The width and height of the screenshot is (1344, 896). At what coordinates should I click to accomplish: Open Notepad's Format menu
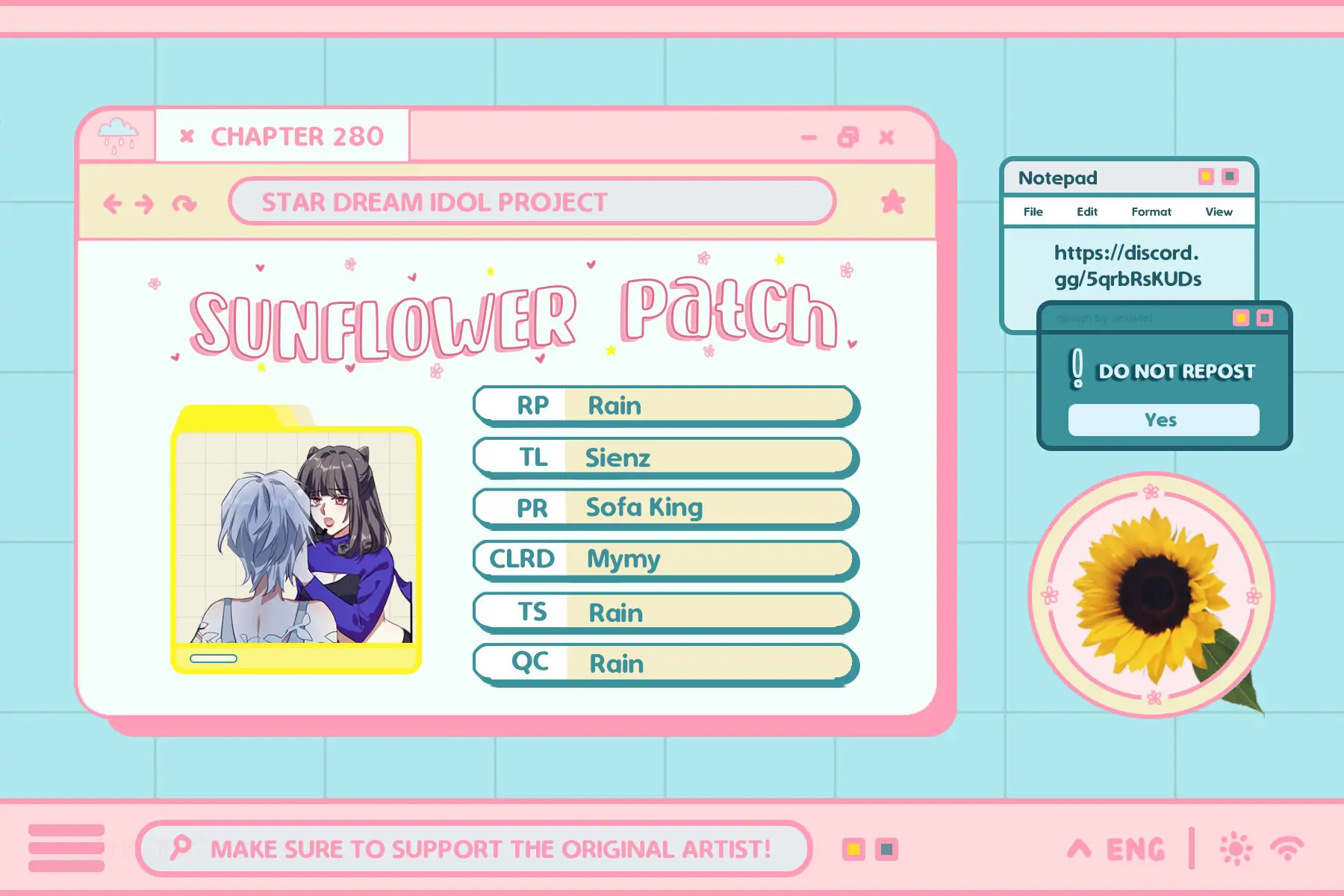[x=1151, y=212]
